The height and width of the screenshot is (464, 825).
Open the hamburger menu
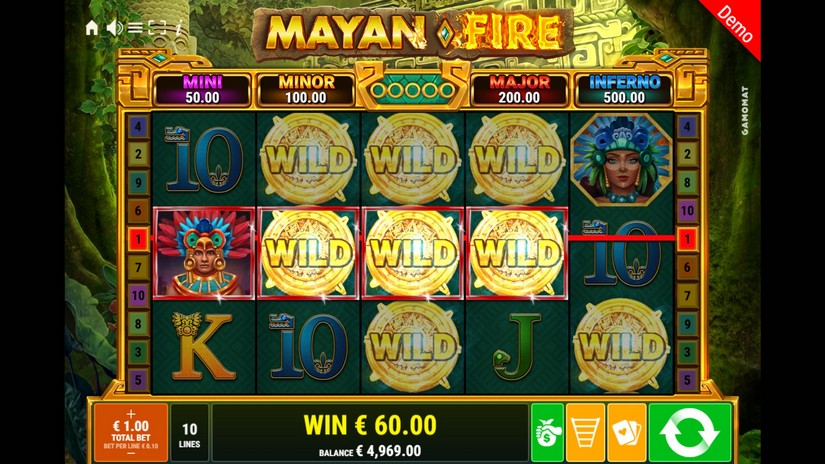(x=135, y=28)
